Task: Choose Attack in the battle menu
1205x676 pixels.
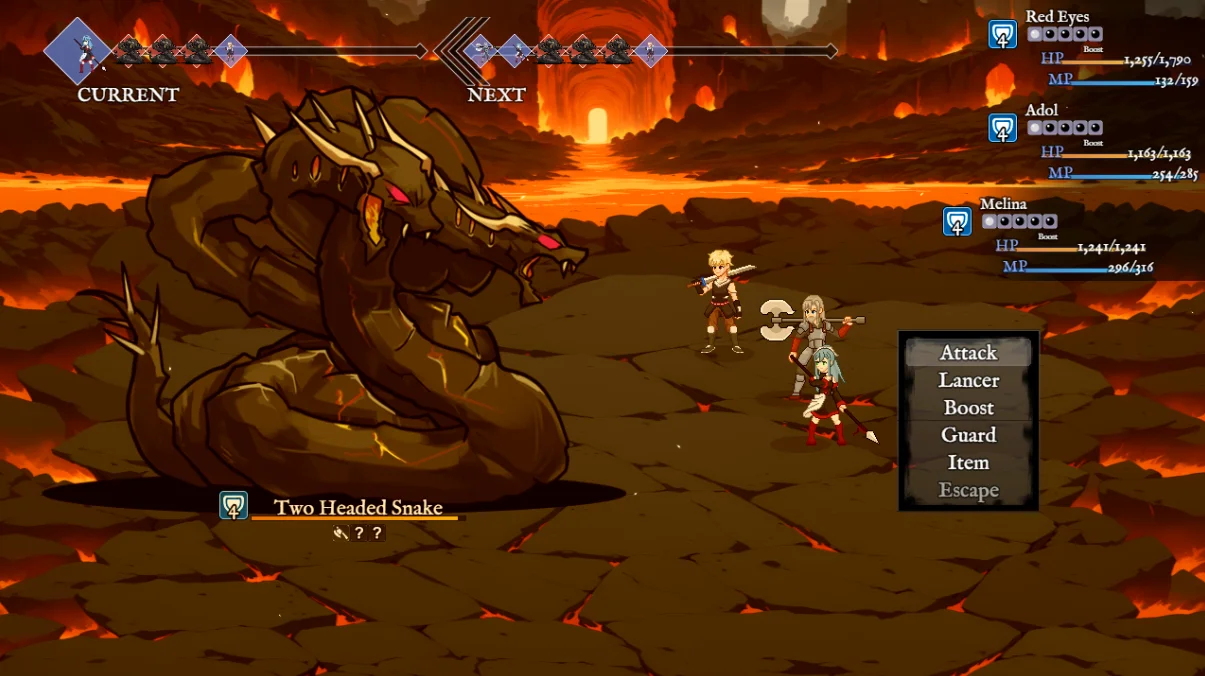Action: coord(968,353)
